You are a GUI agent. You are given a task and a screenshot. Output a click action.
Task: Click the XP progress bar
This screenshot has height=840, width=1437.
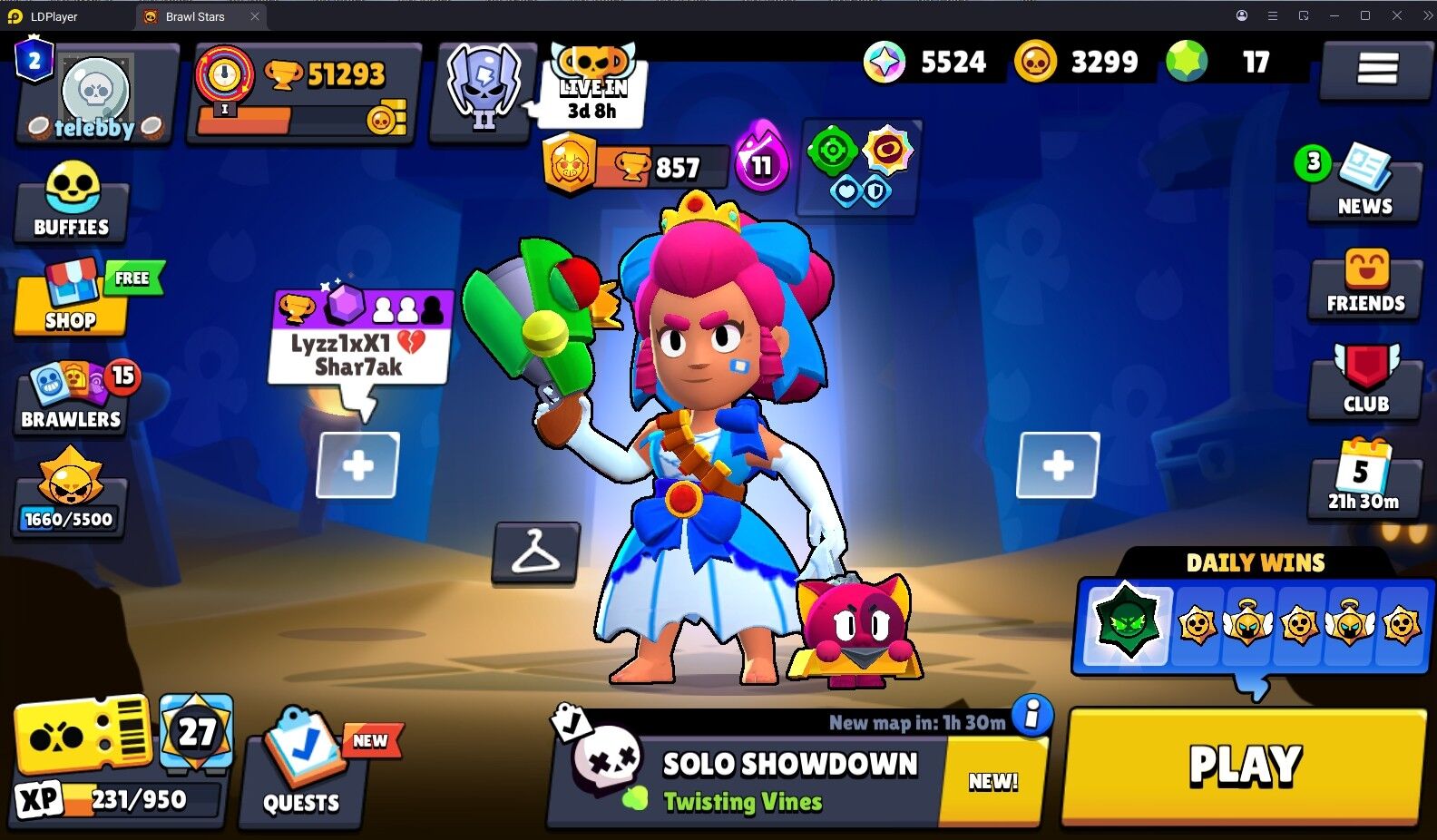coord(118,800)
